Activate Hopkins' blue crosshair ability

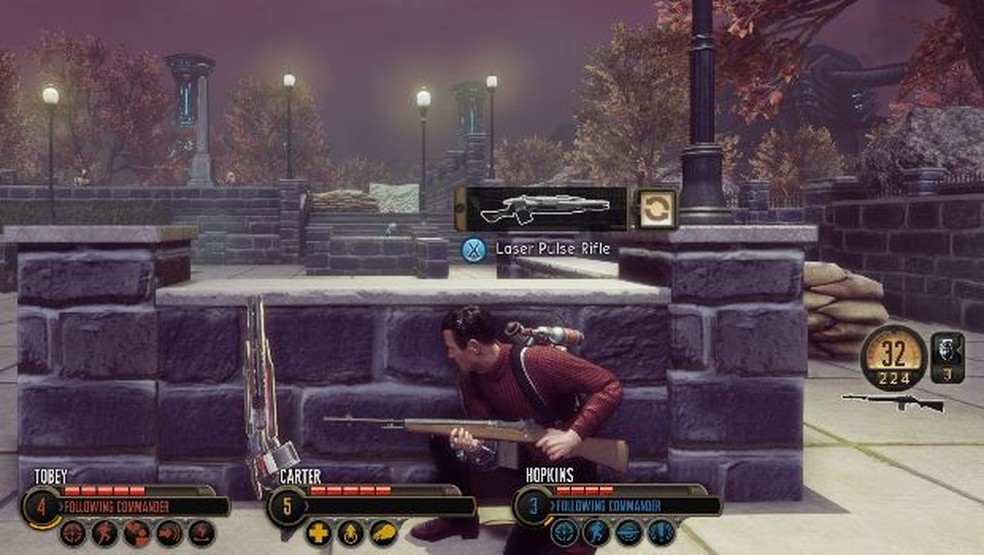pyautogui.click(x=565, y=533)
